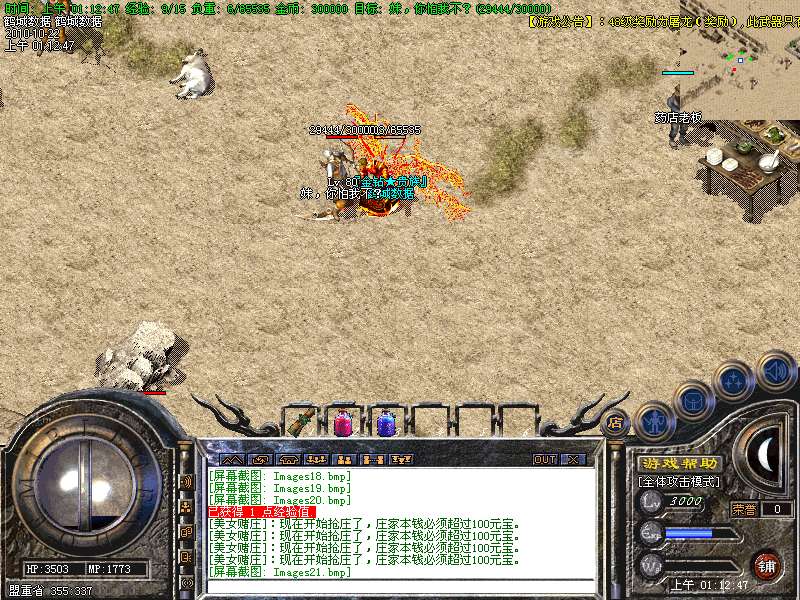Open the stall via the red 铺 button
The image size is (800, 600).
point(767,565)
